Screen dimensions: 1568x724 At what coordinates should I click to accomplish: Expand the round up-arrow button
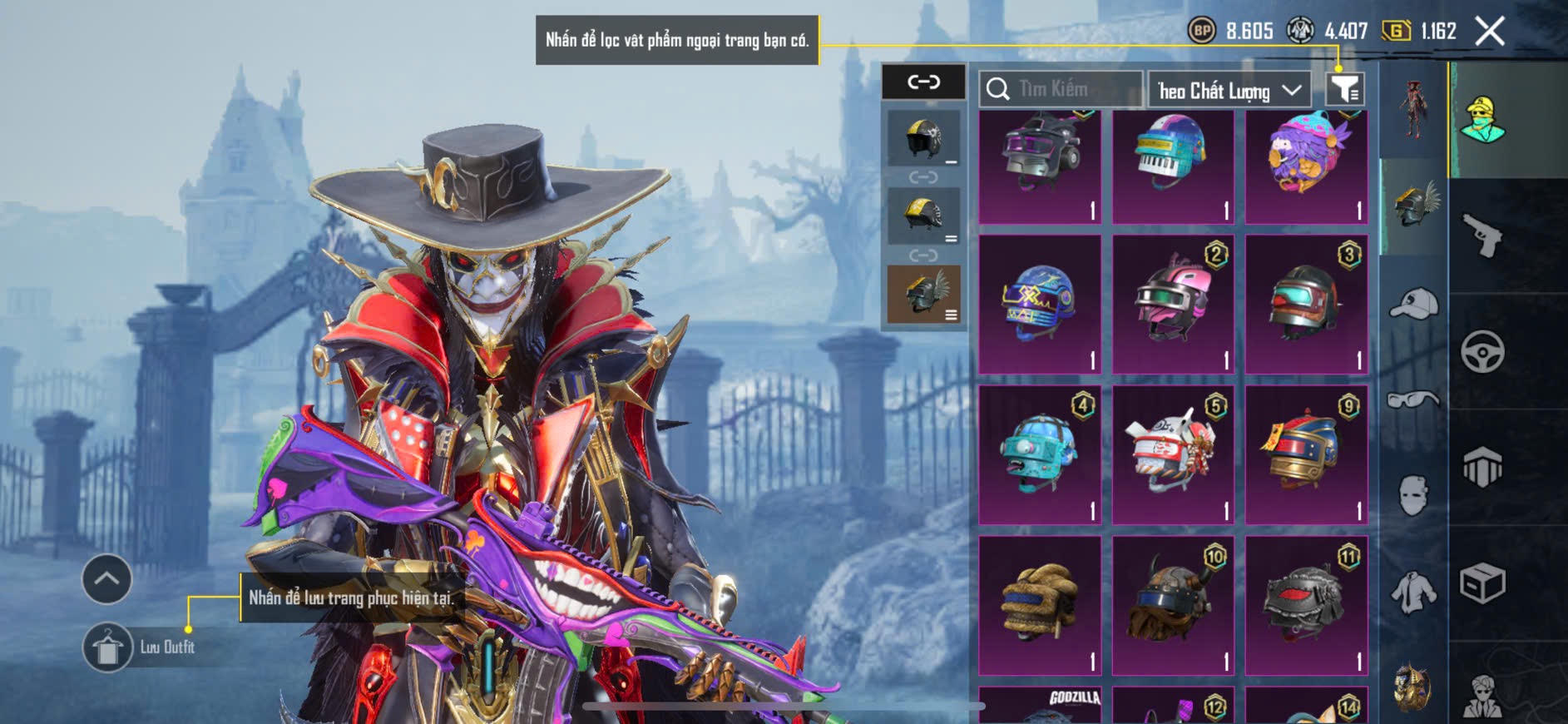point(106,578)
